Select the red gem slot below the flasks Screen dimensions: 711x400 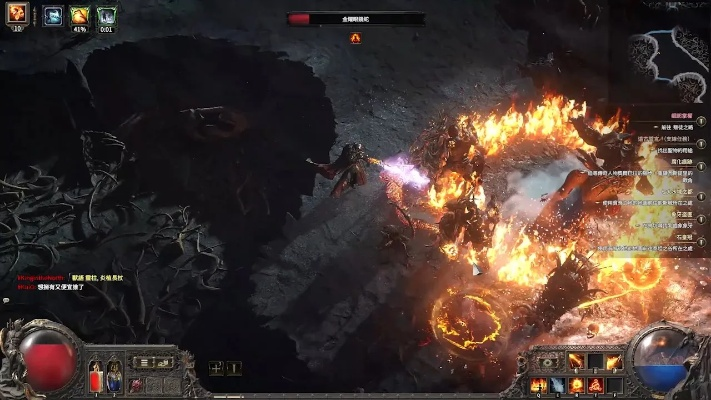click(x=136, y=385)
